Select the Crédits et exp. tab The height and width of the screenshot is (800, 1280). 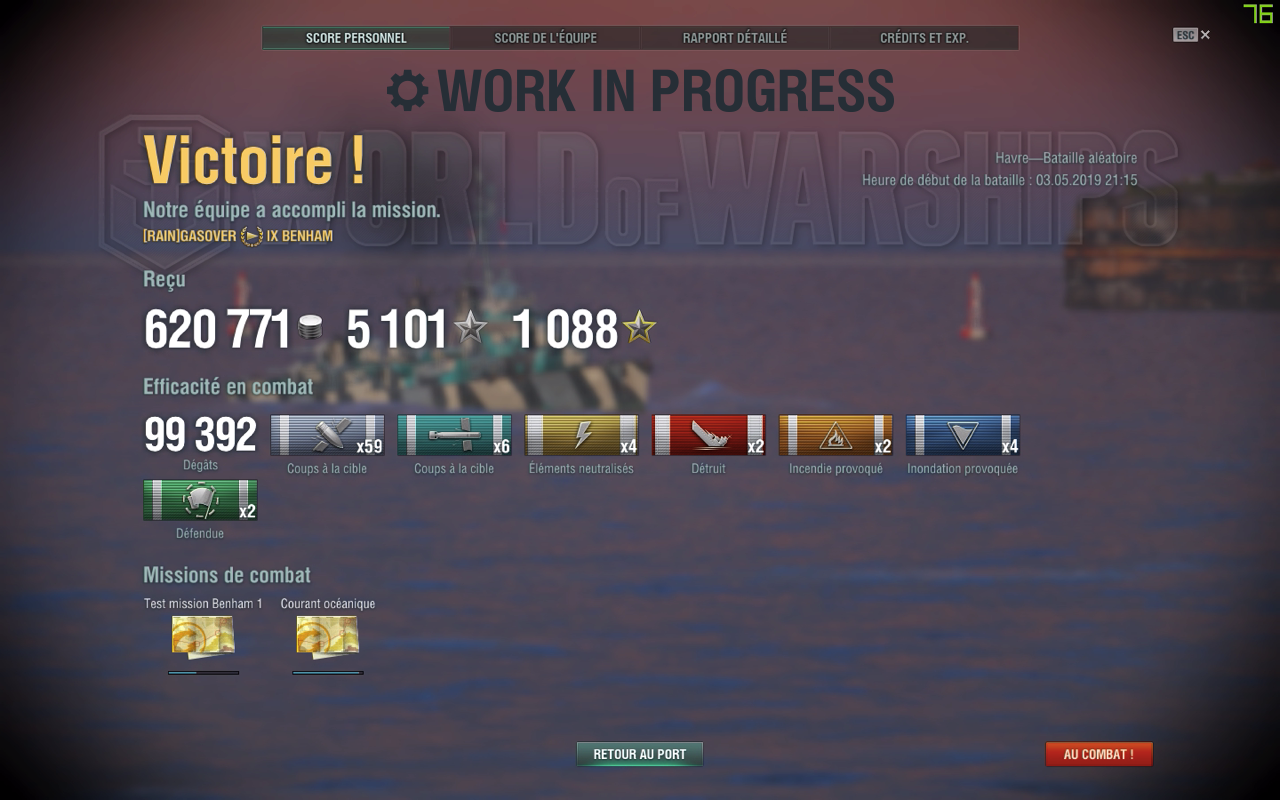pyautogui.click(x=924, y=38)
